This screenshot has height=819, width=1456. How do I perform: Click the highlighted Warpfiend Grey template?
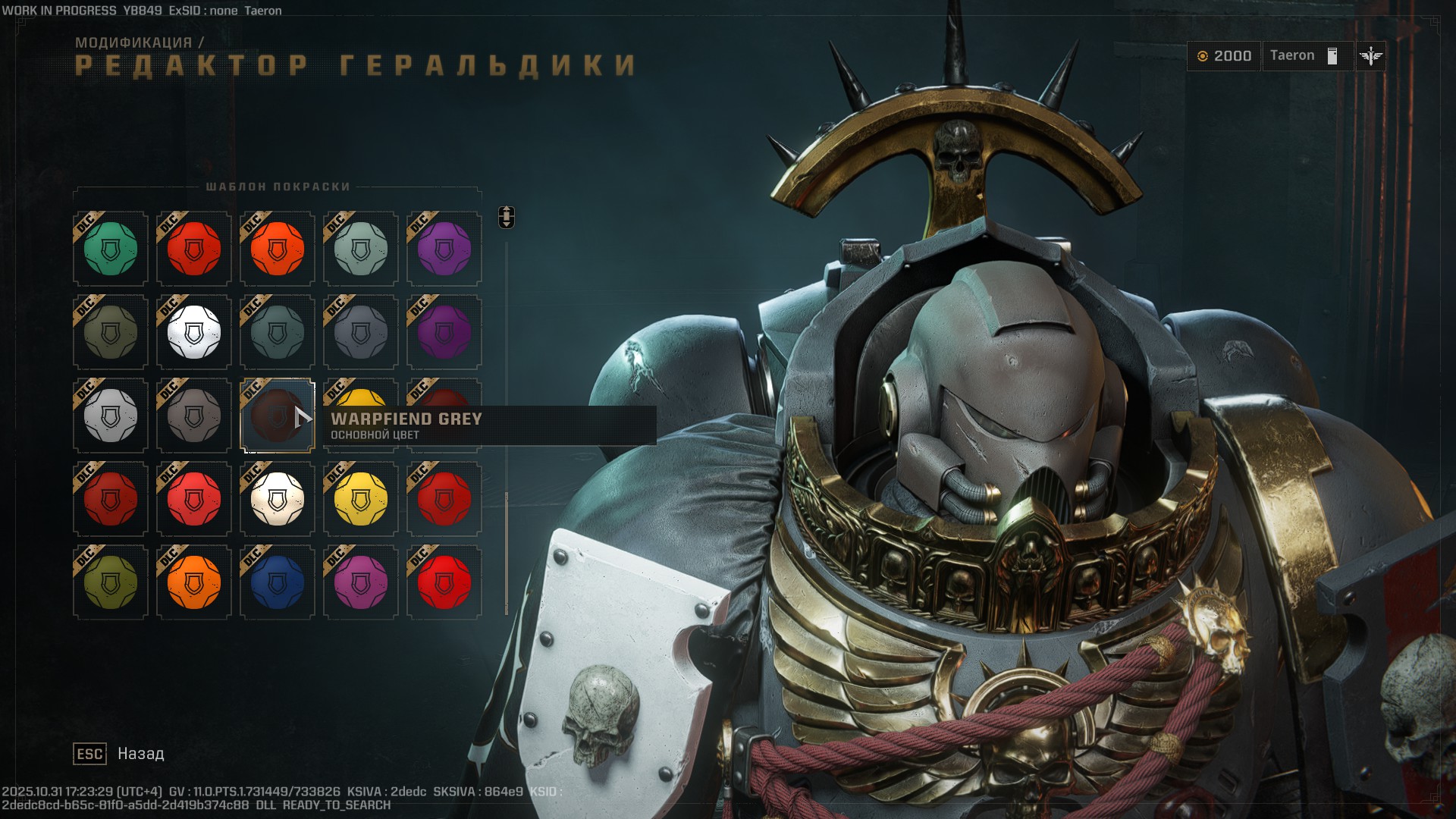(277, 416)
